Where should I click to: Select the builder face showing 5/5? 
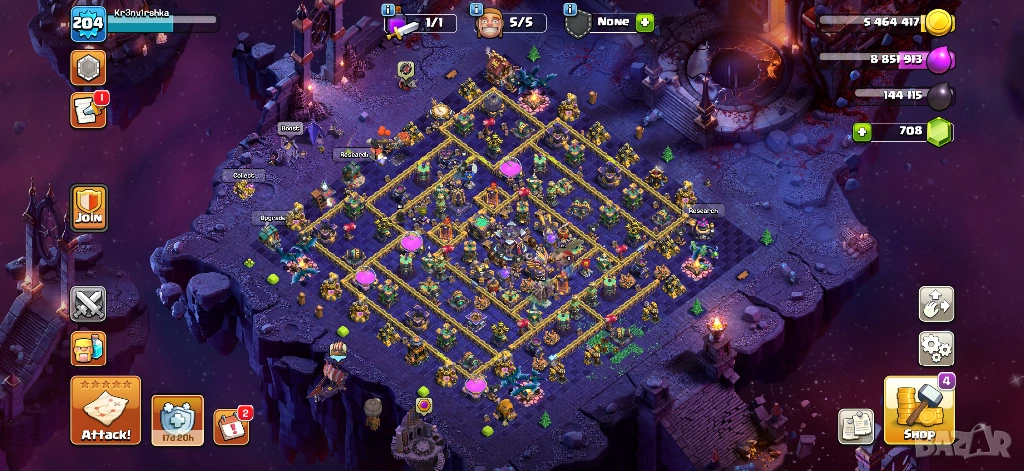tap(488, 24)
